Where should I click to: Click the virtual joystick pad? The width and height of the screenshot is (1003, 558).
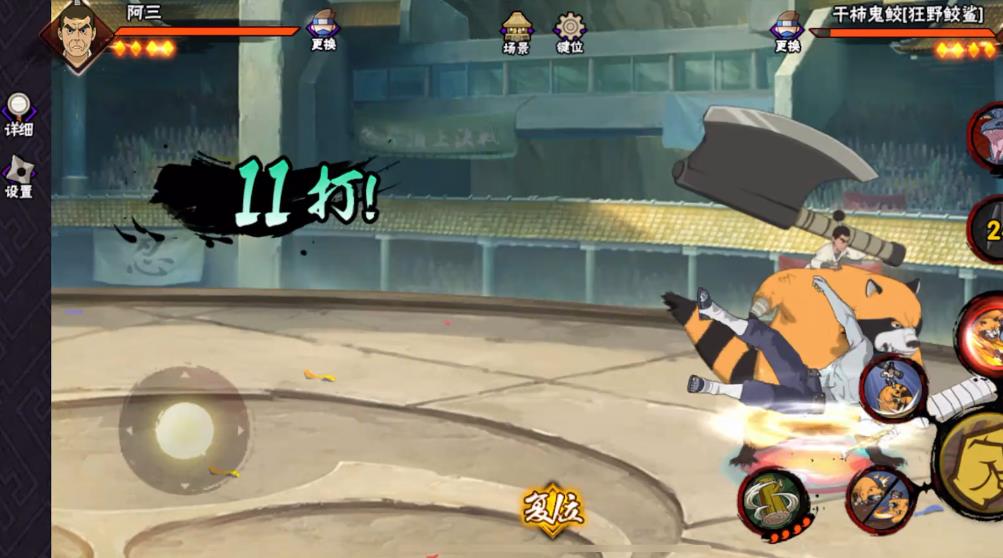[x=184, y=430]
